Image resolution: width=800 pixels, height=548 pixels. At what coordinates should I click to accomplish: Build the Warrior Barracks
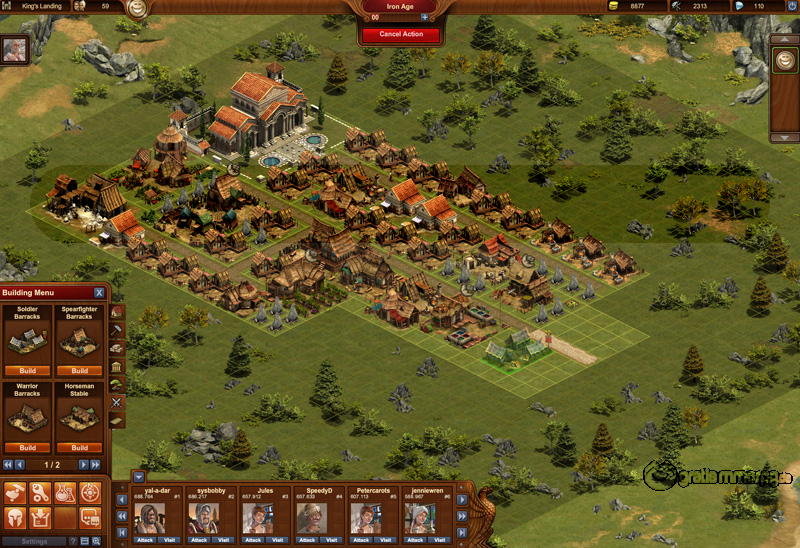(28, 447)
